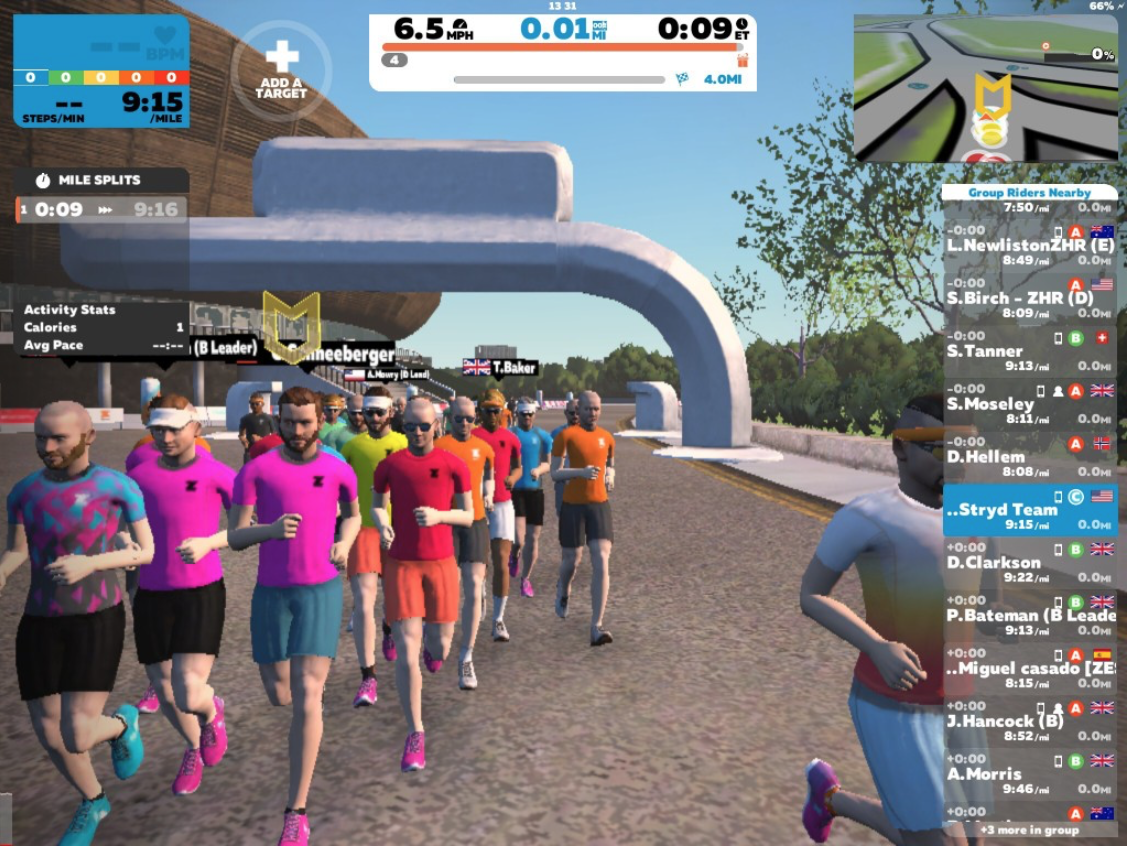Select the D.Hellem row
Image resolution: width=1128 pixels, height=846 pixels.
click(x=1030, y=457)
